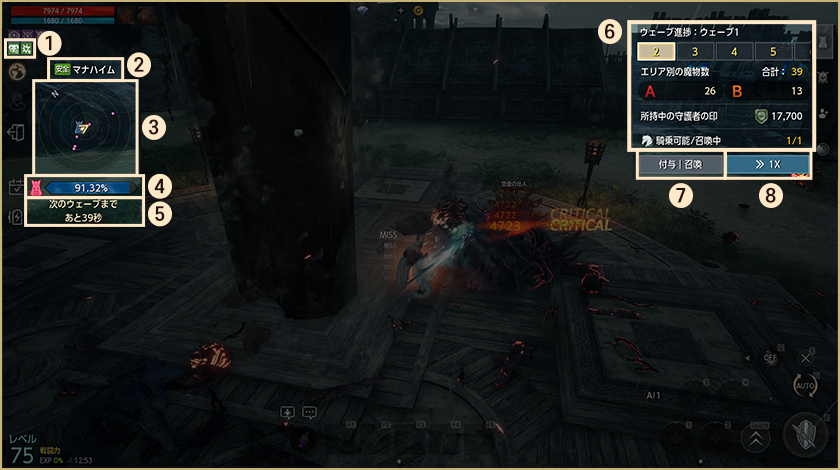Choose wave 4 in the wave progress
This screenshot has height=470, width=840.
pos(734,51)
